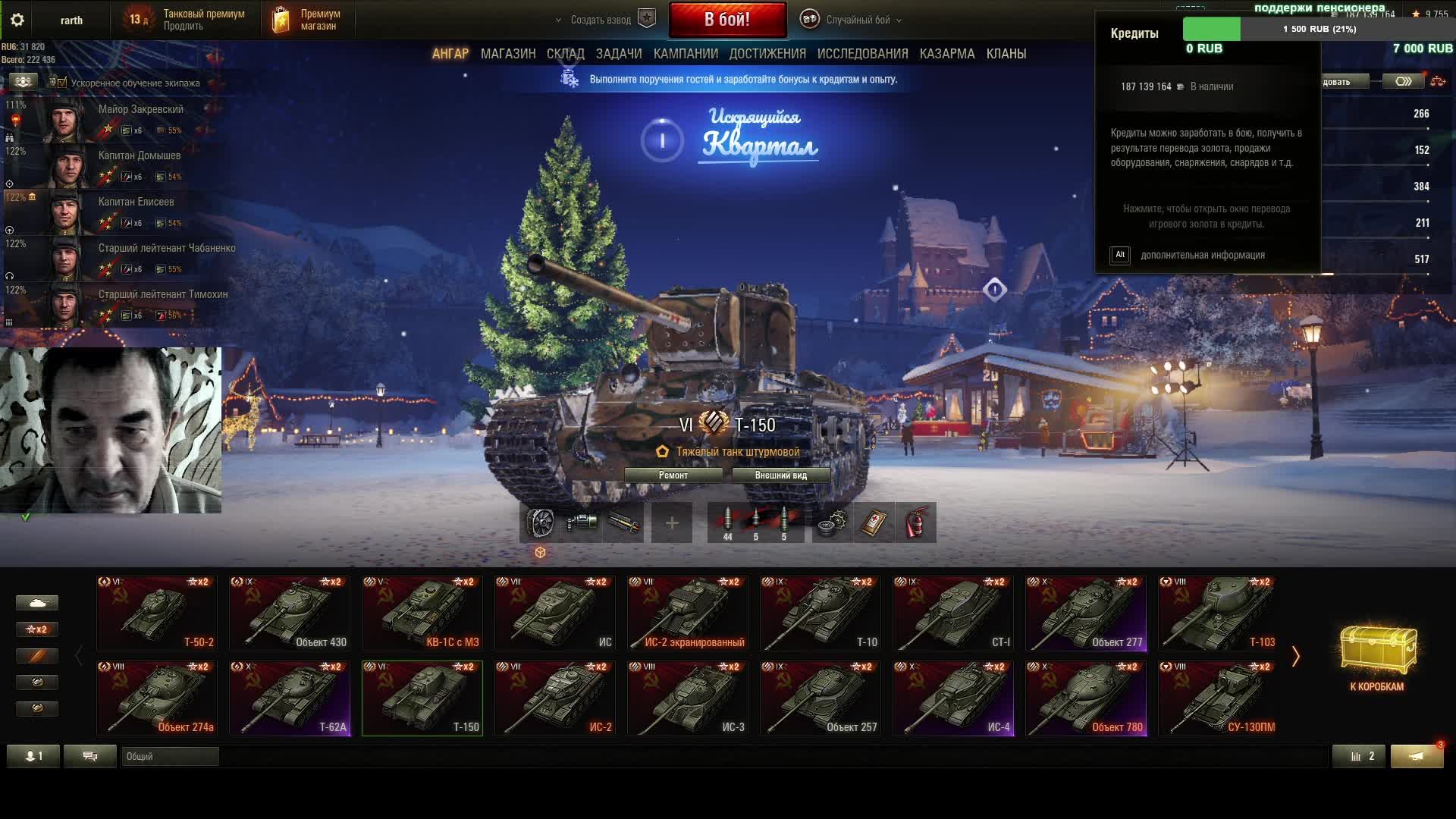Select the fire extinguisher consumable slot

click(916, 522)
